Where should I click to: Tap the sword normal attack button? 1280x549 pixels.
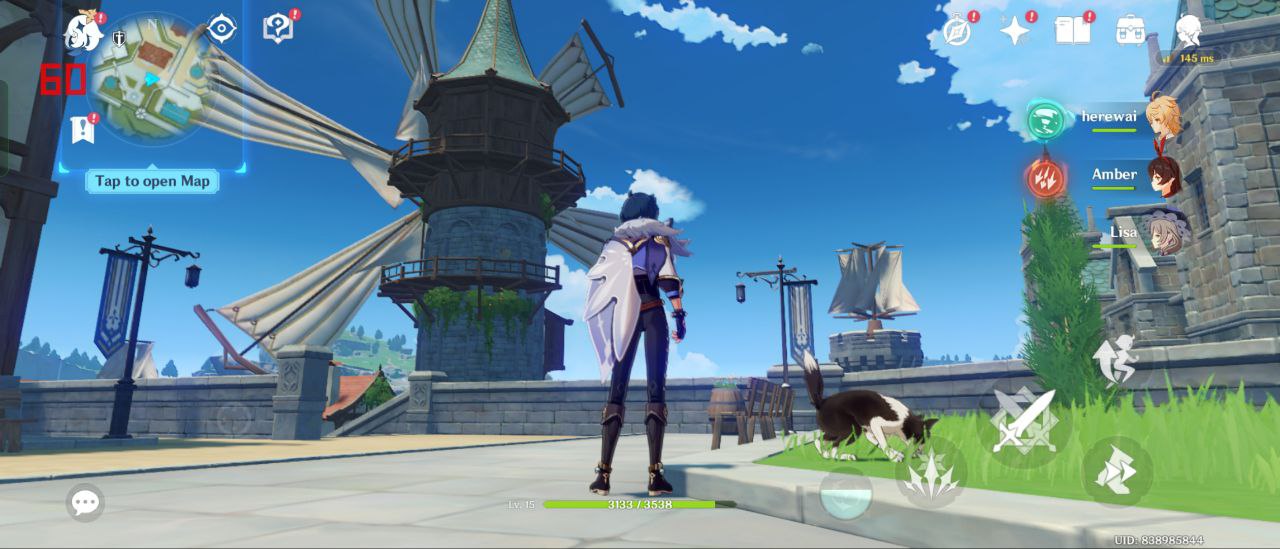coord(1023,419)
